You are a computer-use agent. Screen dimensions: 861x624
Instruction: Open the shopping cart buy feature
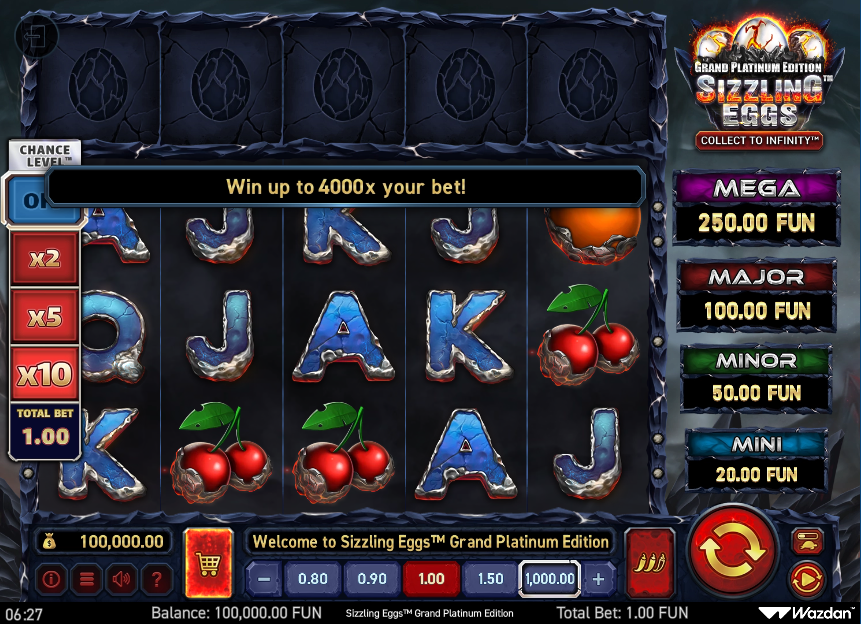click(209, 563)
